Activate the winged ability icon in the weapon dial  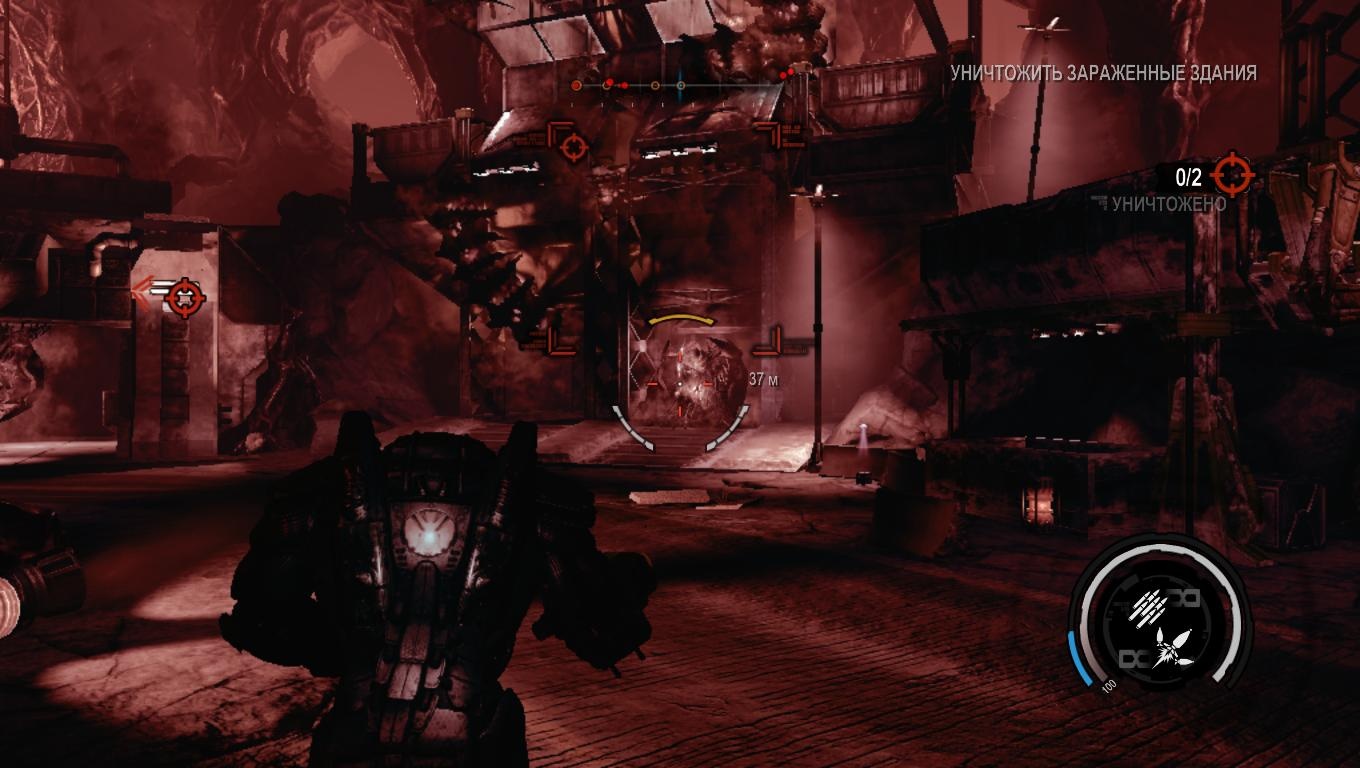pyautogui.click(x=1166, y=648)
